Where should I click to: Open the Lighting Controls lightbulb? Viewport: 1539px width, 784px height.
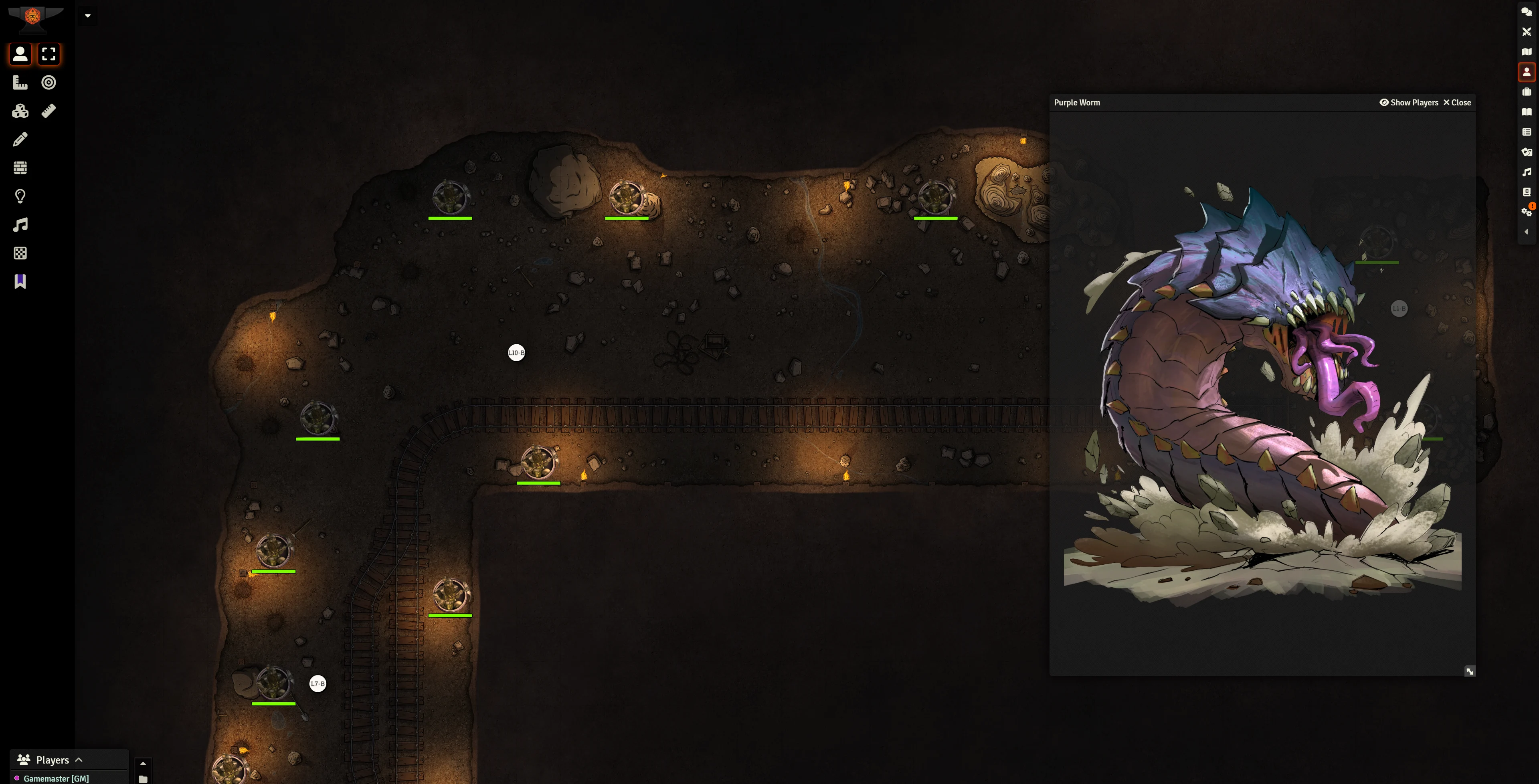click(20, 196)
